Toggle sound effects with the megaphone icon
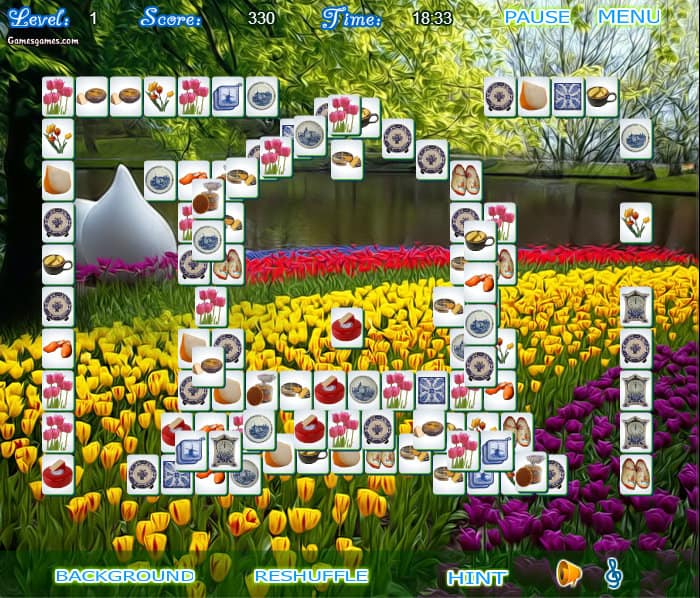 coord(569,573)
